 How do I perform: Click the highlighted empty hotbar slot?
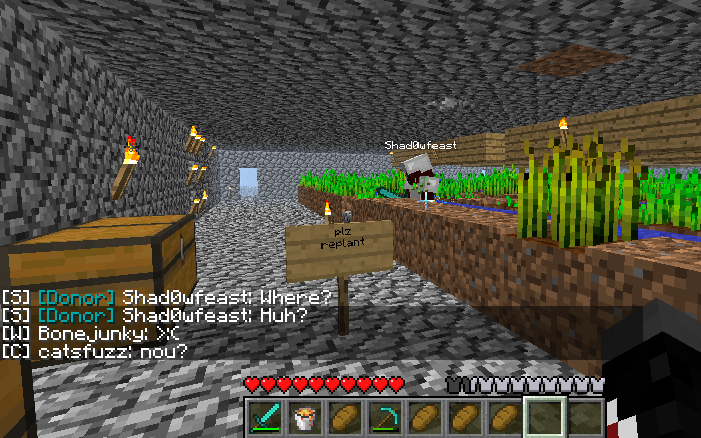[544, 416]
